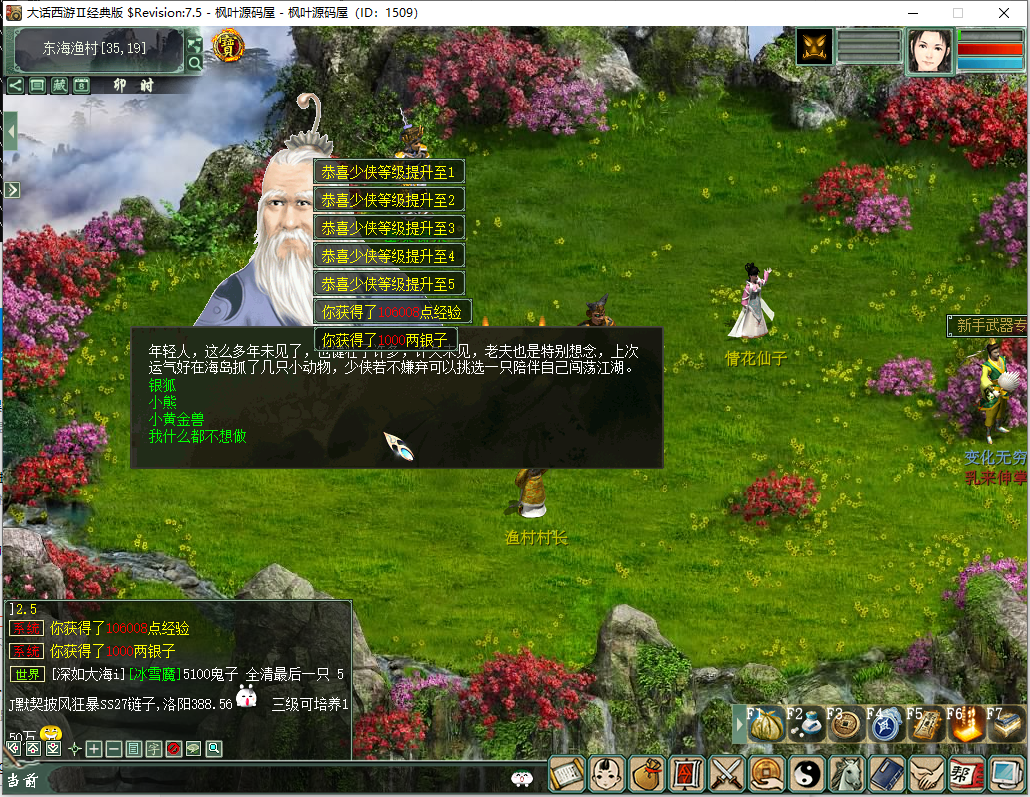Viewport: 1030px width, 797px height.
Task: Open the money bag inventory button
Action: point(647,773)
